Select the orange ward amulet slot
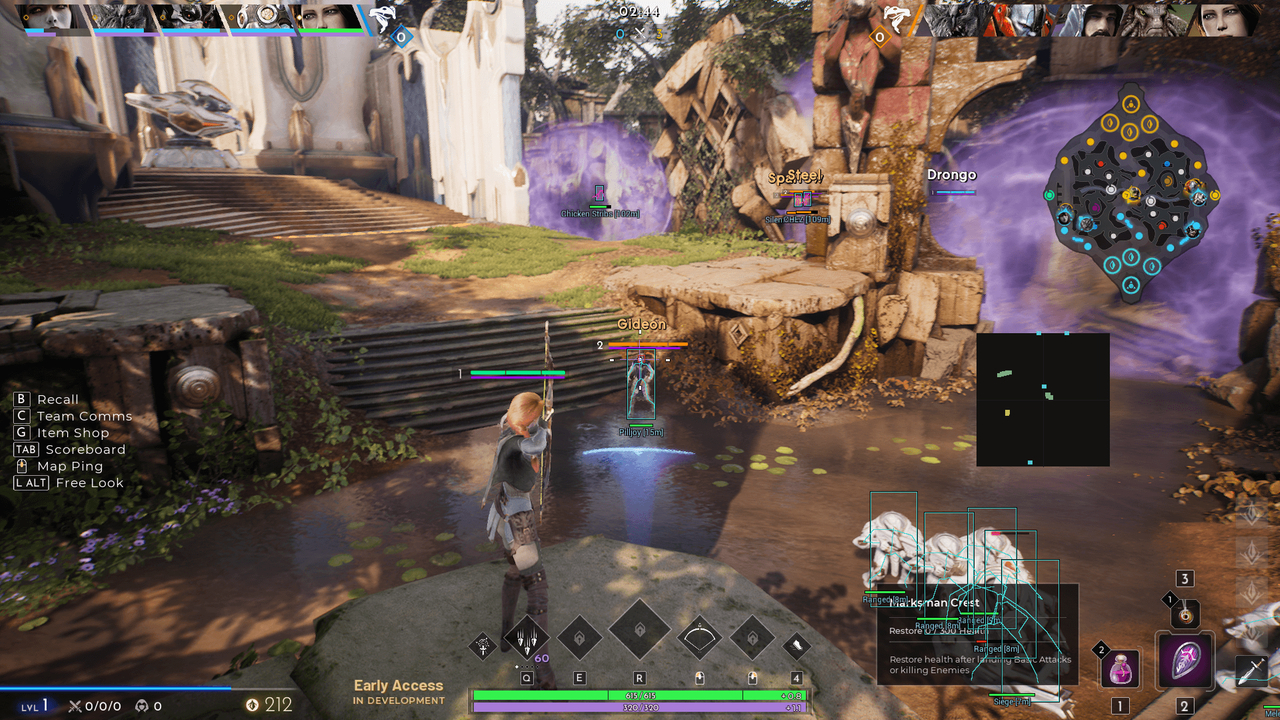This screenshot has width=1280, height=720. tap(1185, 613)
